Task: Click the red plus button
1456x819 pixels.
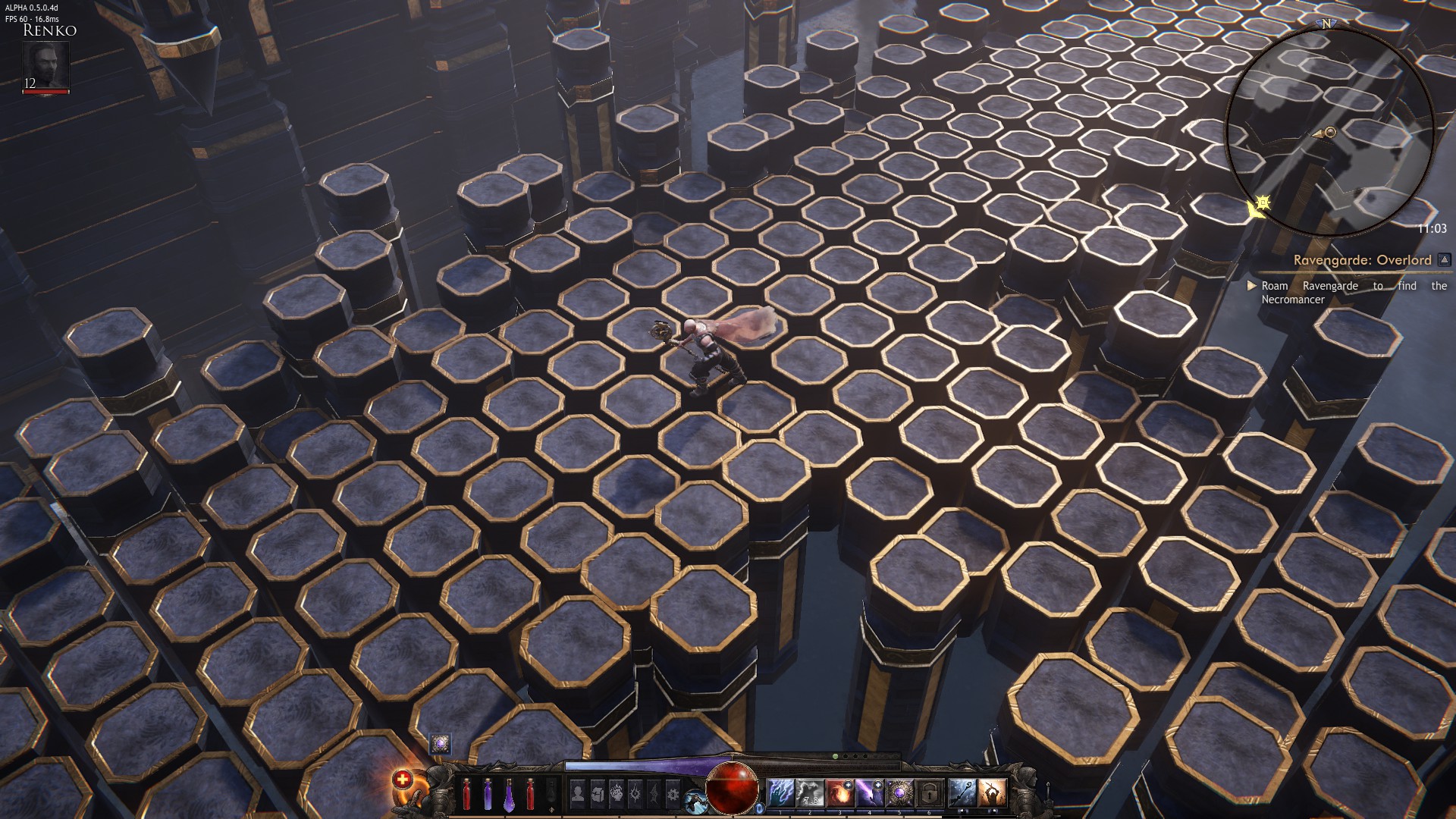Action: (402, 779)
